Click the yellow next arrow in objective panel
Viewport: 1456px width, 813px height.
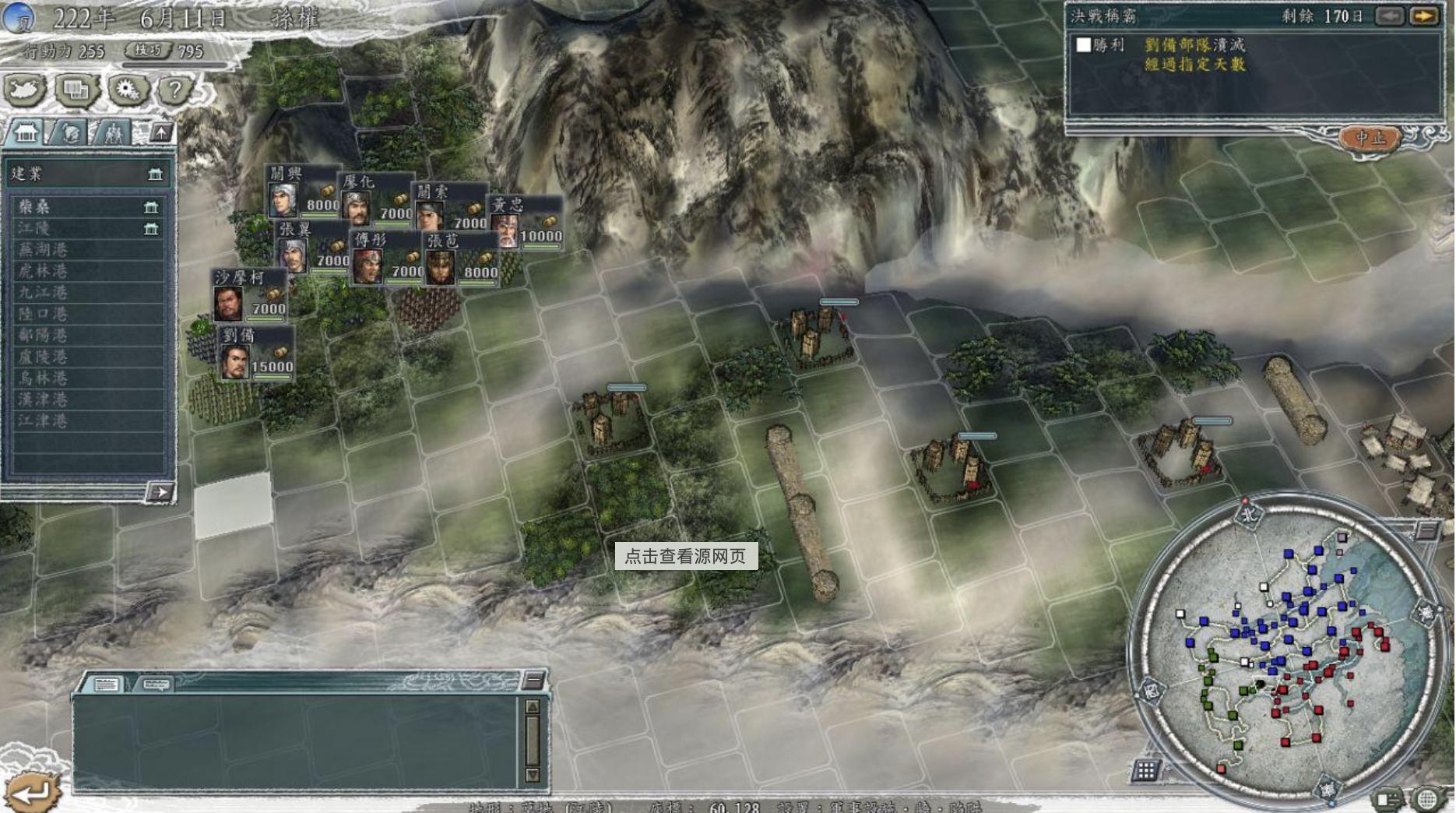click(1424, 16)
